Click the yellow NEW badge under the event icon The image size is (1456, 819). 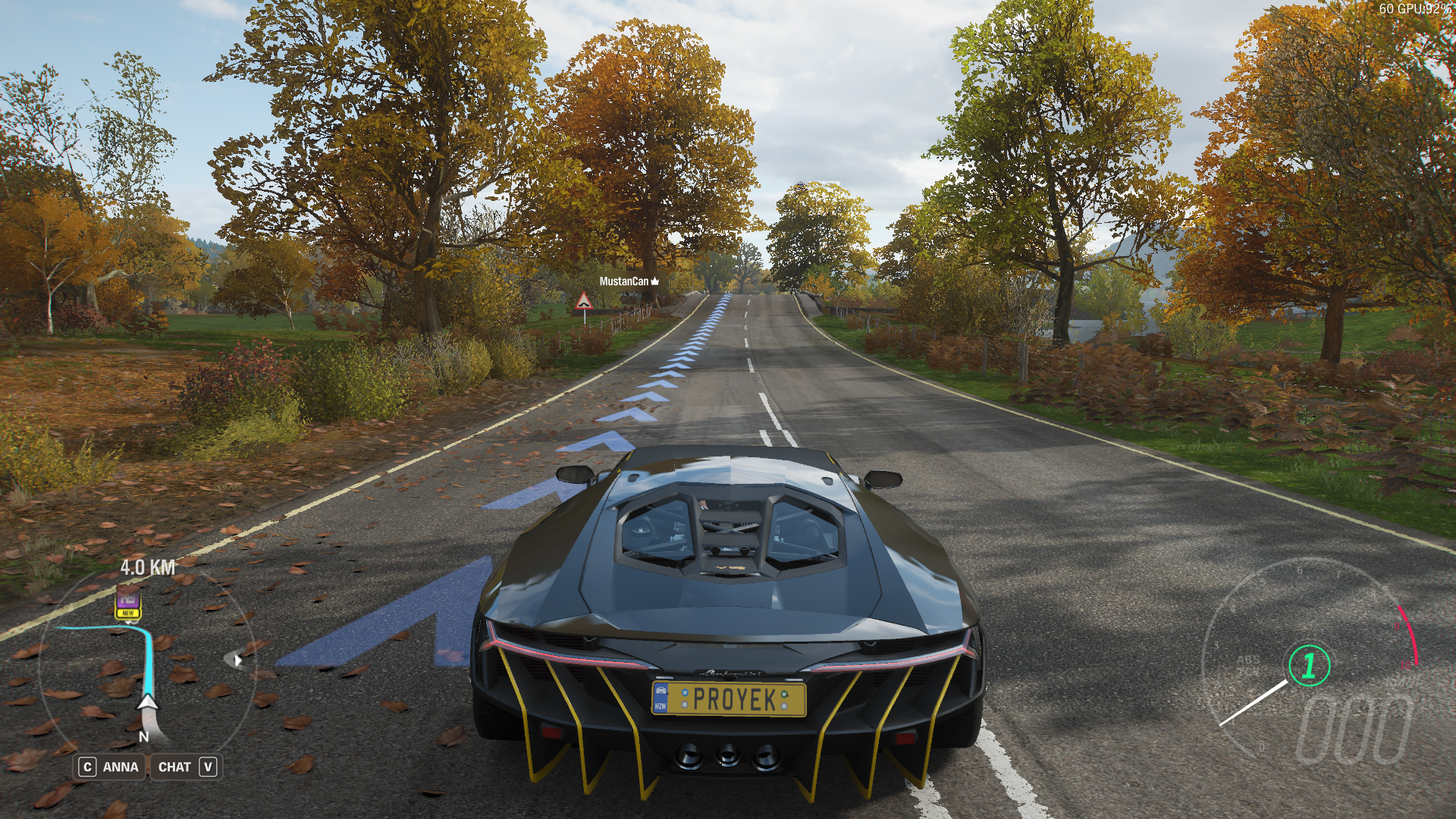[128, 613]
